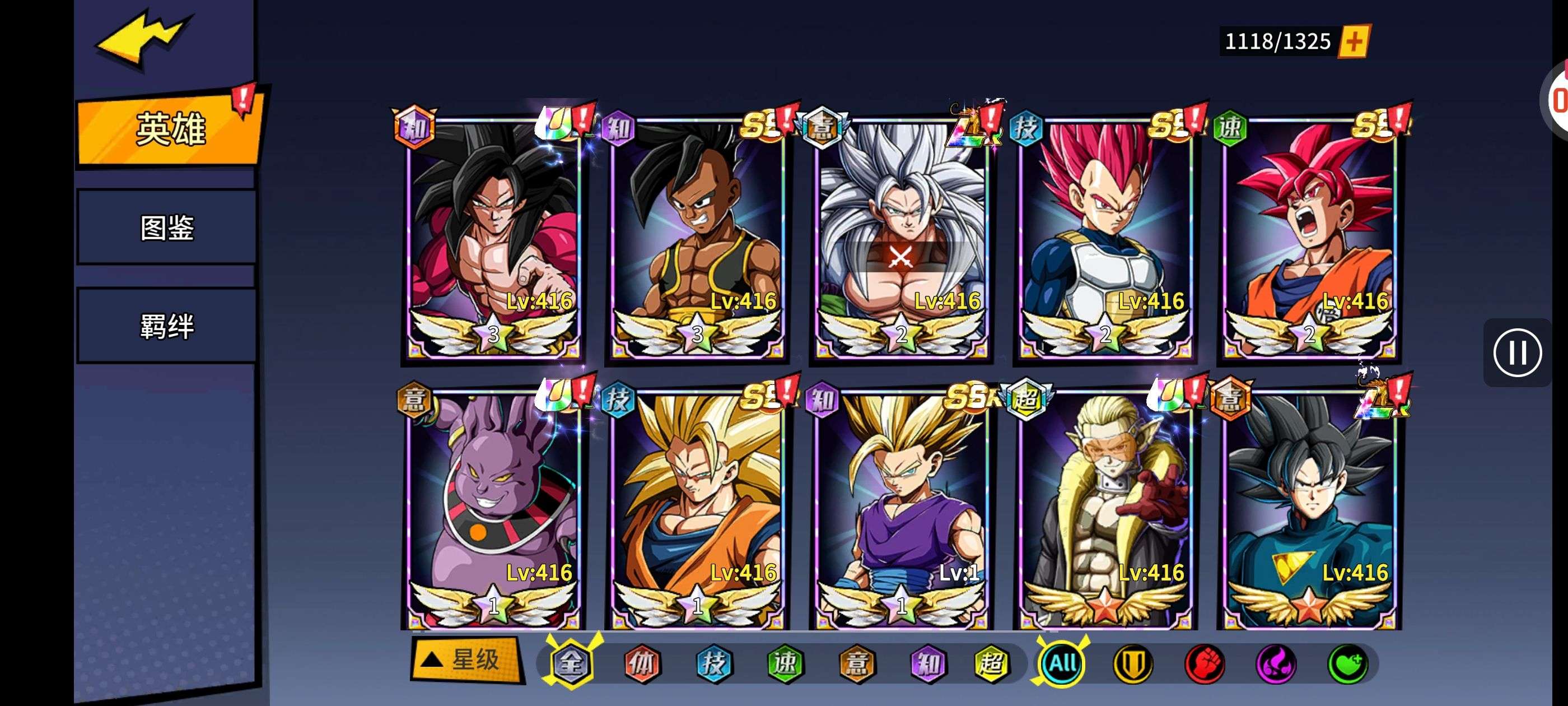This screenshot has width=1568, height=706.
Task: Choose the red-haired Vegeta God card
Action: click(1105, 238)
